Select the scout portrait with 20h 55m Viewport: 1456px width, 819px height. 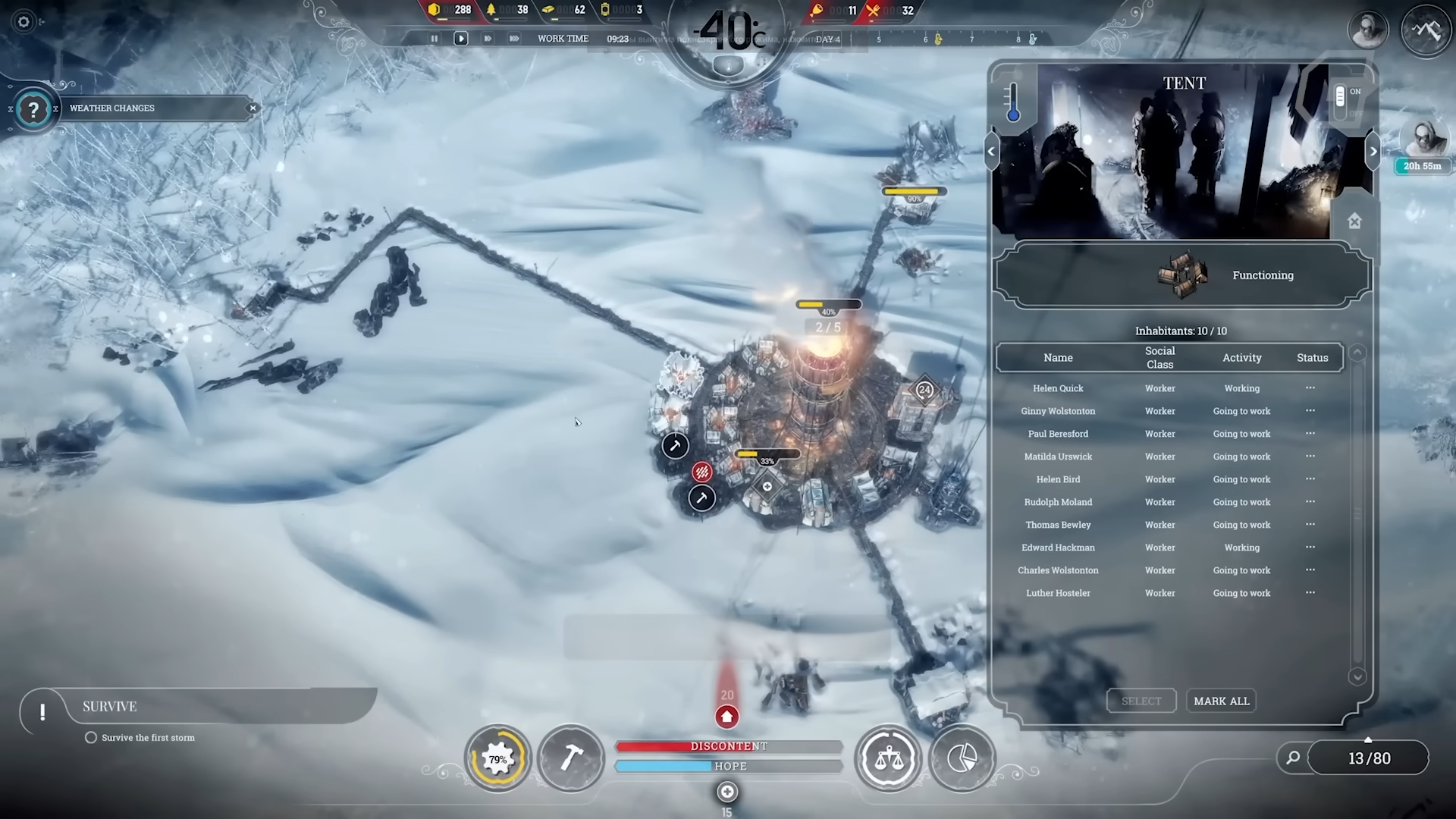point(1423,140)
